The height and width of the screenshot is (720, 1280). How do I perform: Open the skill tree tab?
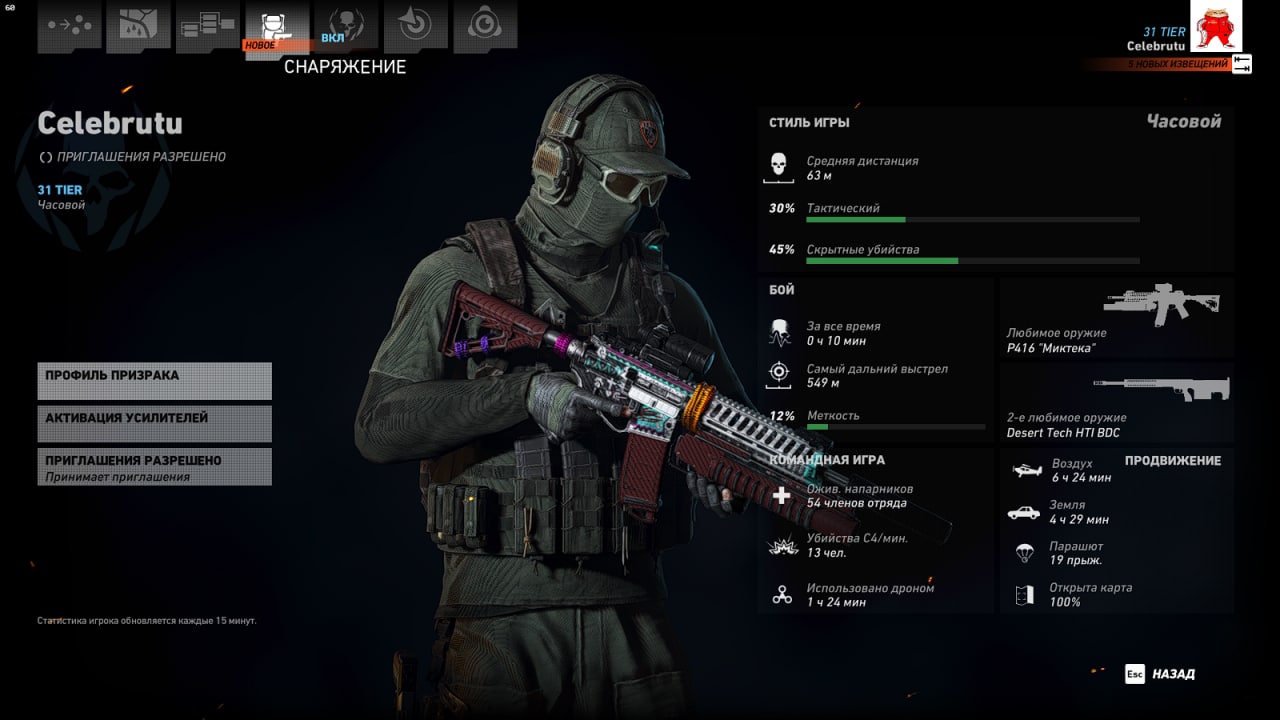207,27
